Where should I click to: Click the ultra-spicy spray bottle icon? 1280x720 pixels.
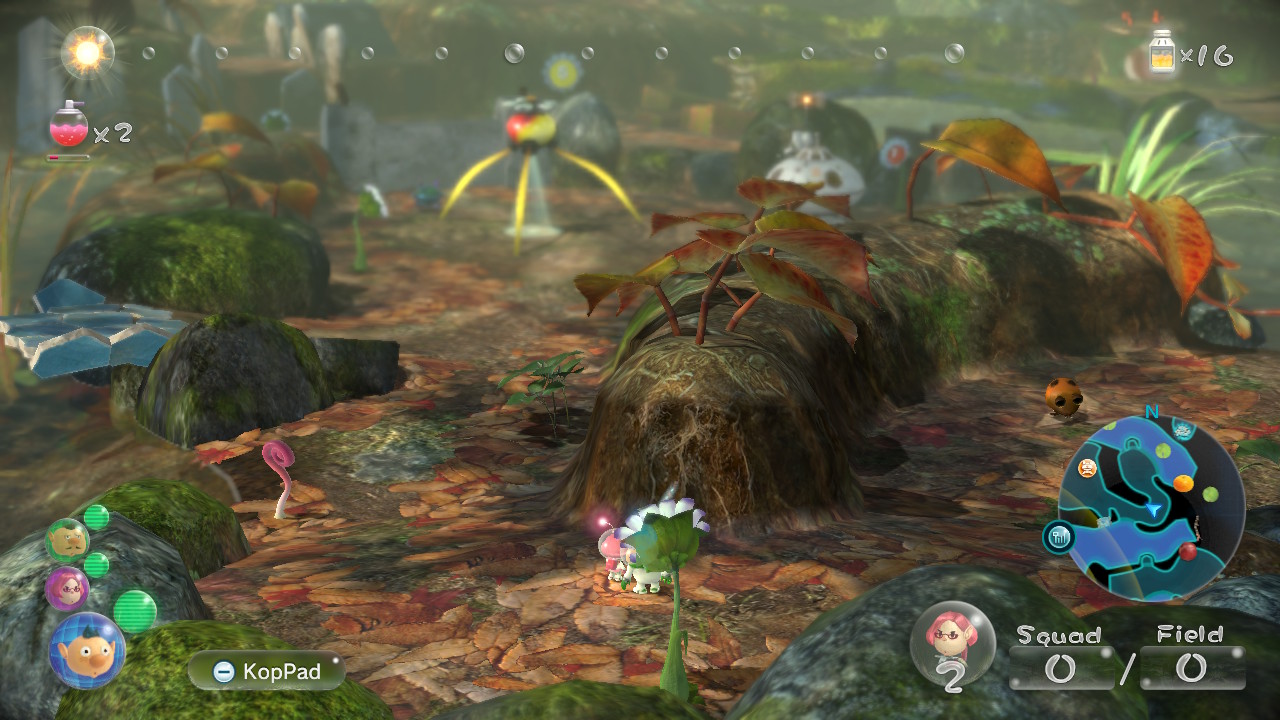(68, 125)
